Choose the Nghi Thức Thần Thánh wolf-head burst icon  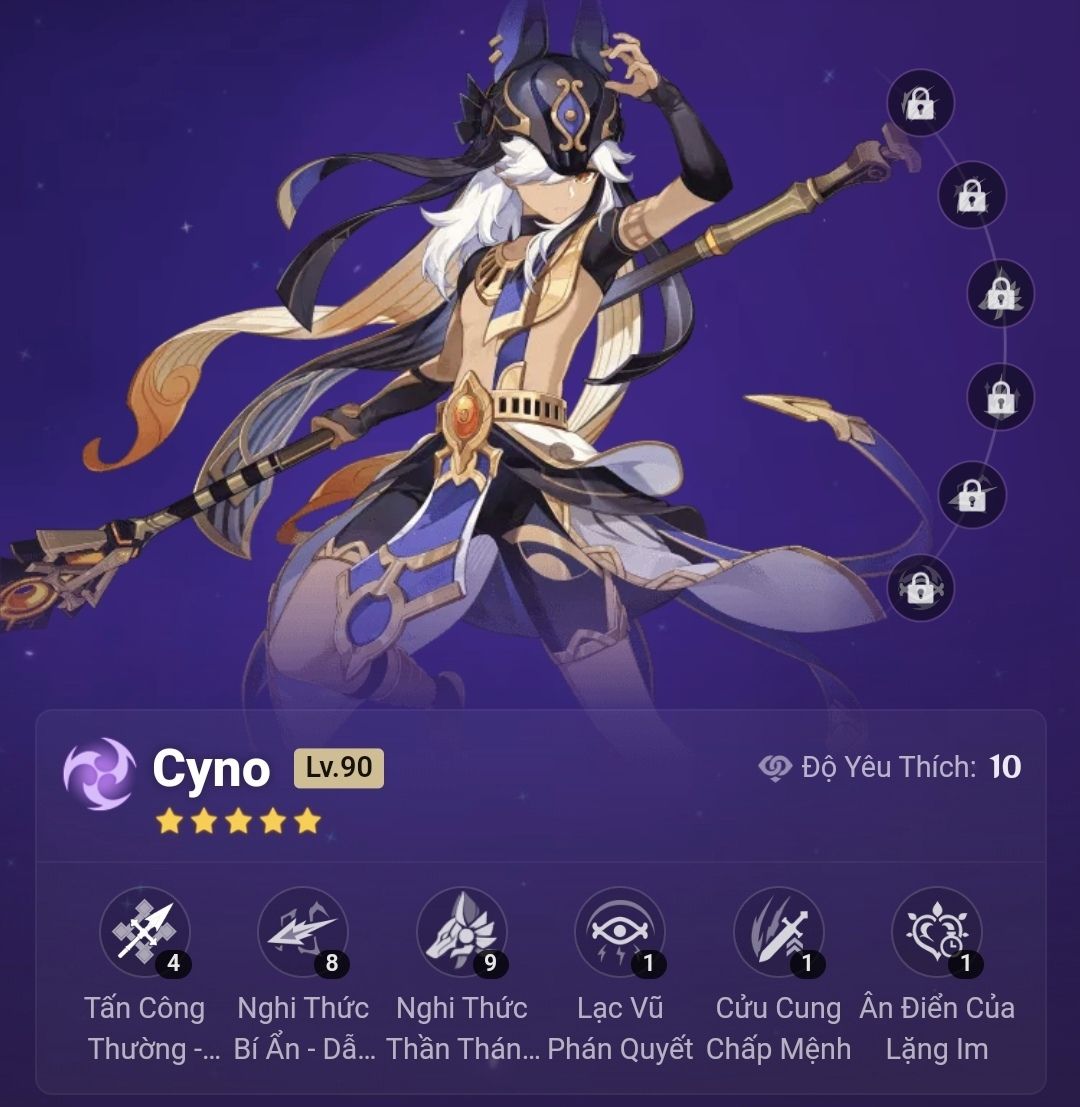461,931
